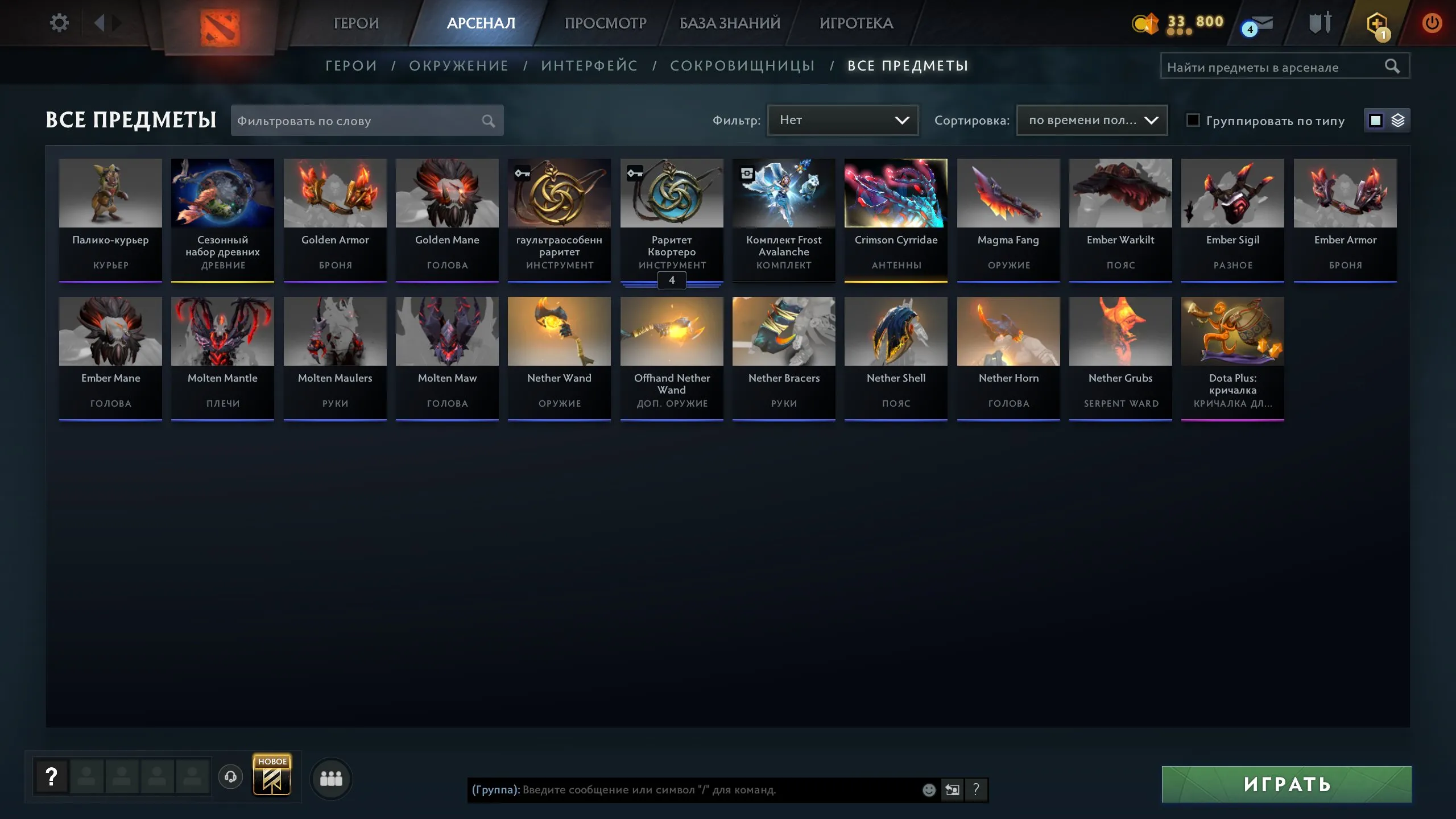The height and width of the screenshot is (819, 1456).
Task: Switch to the ПРОСМОТР tab
Action: [605, 23]
